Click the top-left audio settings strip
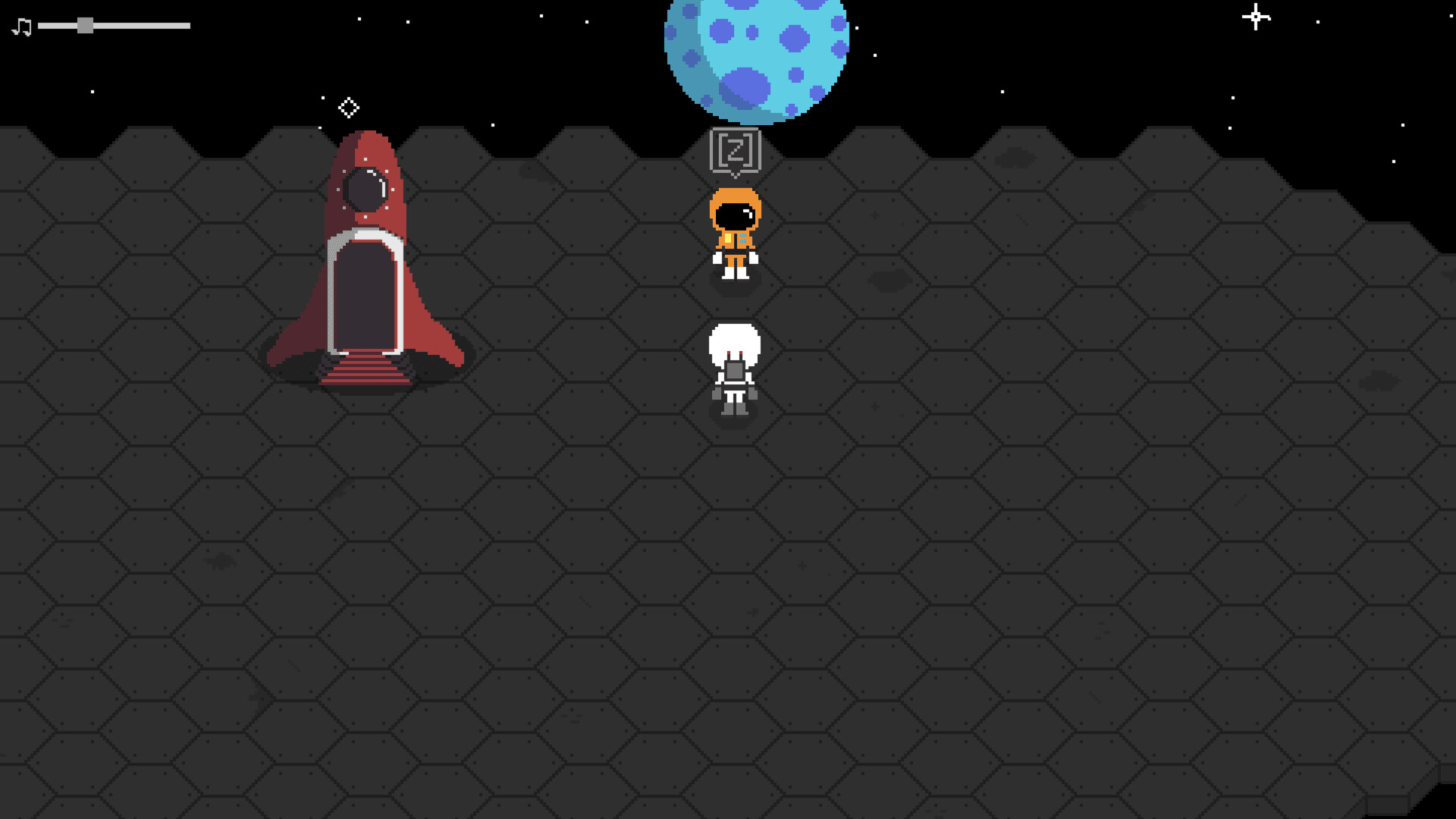This screenshot has width=1456, height=819. [99, 24]
